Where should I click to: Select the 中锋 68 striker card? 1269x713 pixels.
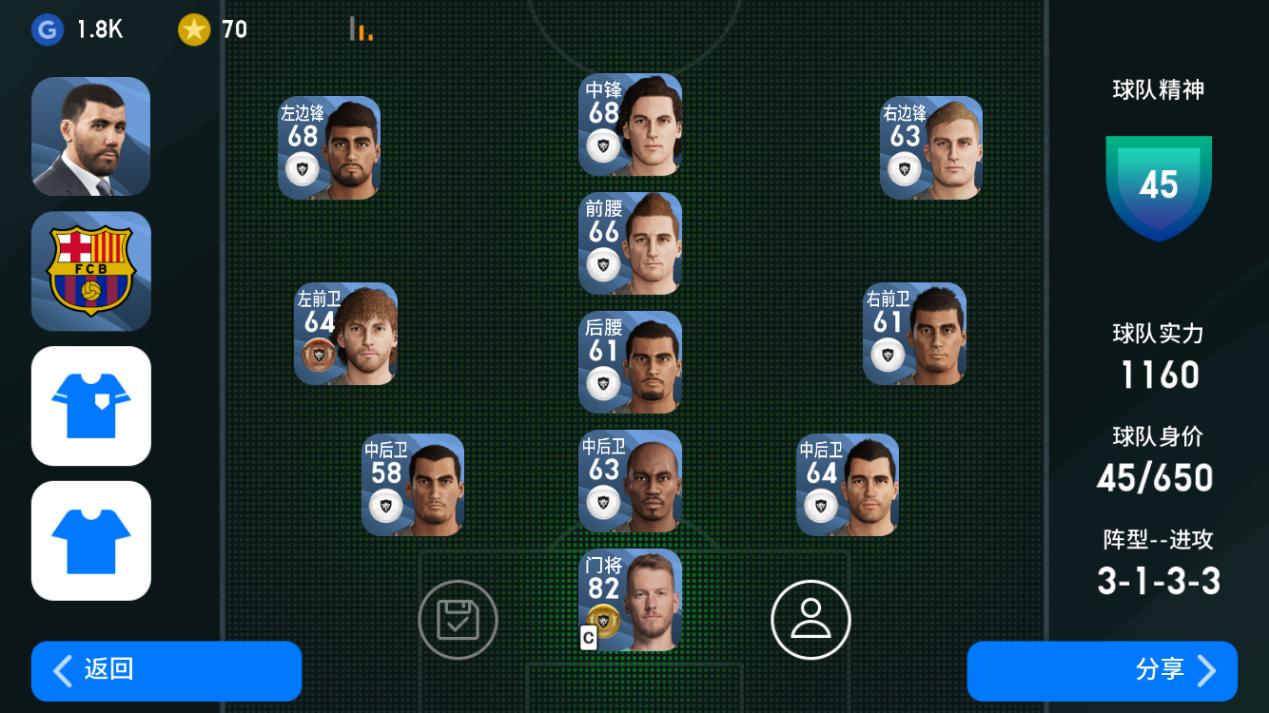tap(630, 125)
